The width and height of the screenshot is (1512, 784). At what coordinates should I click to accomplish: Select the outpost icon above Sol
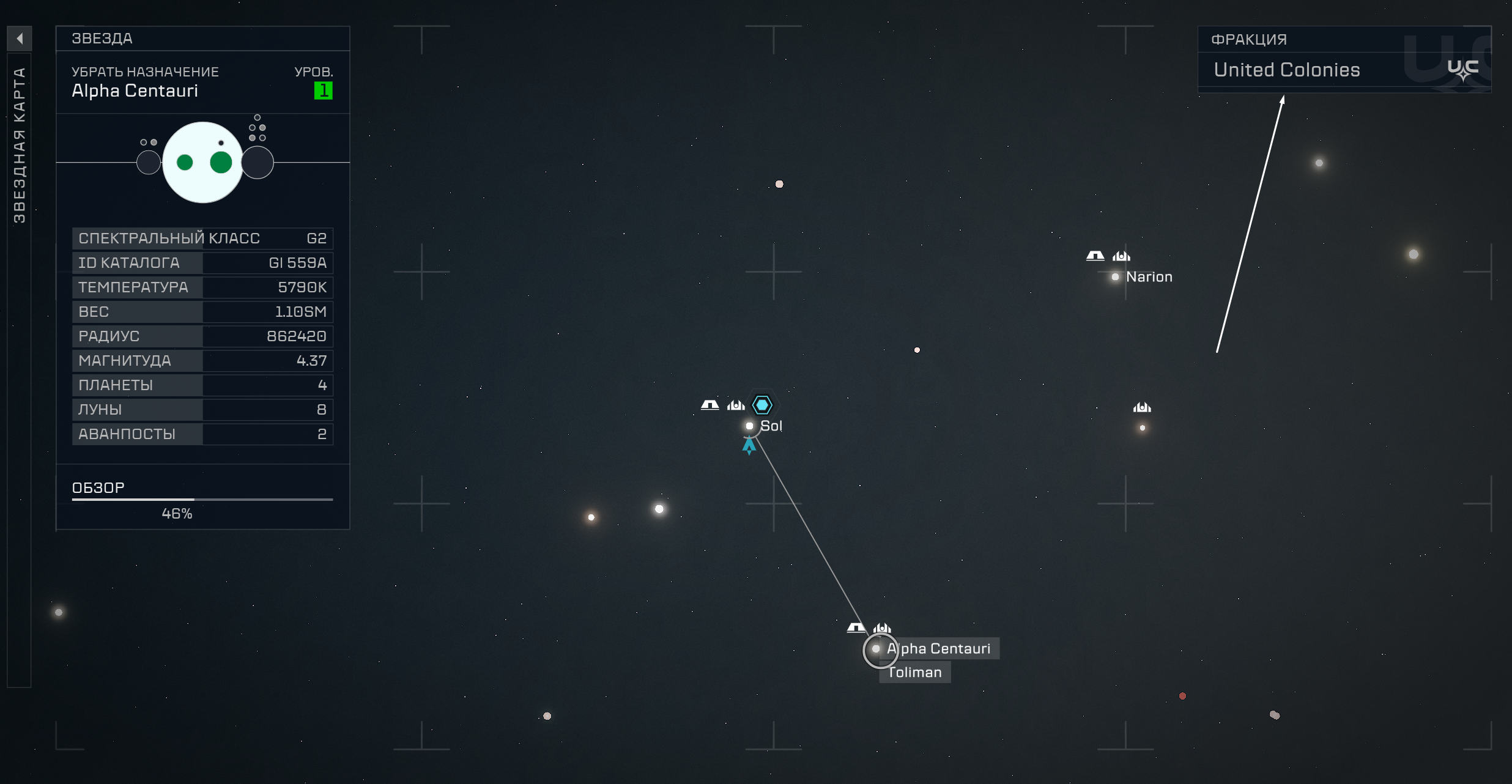(710, 404)
